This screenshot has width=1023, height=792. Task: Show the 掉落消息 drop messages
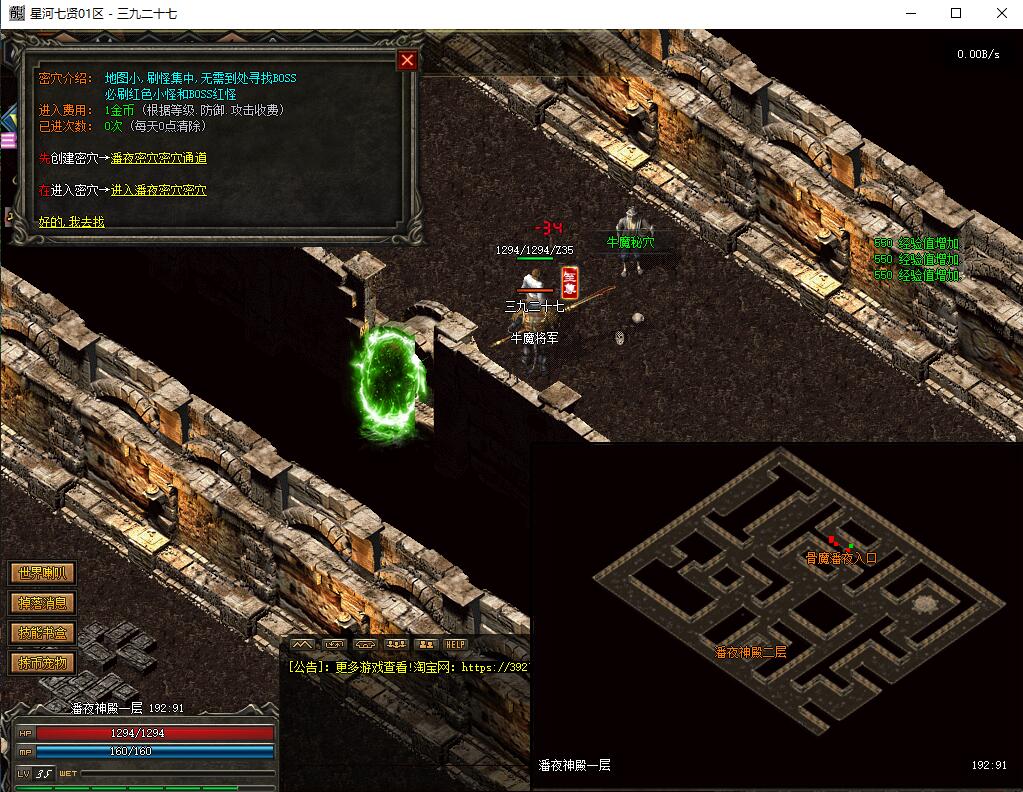tap(42, 603)
